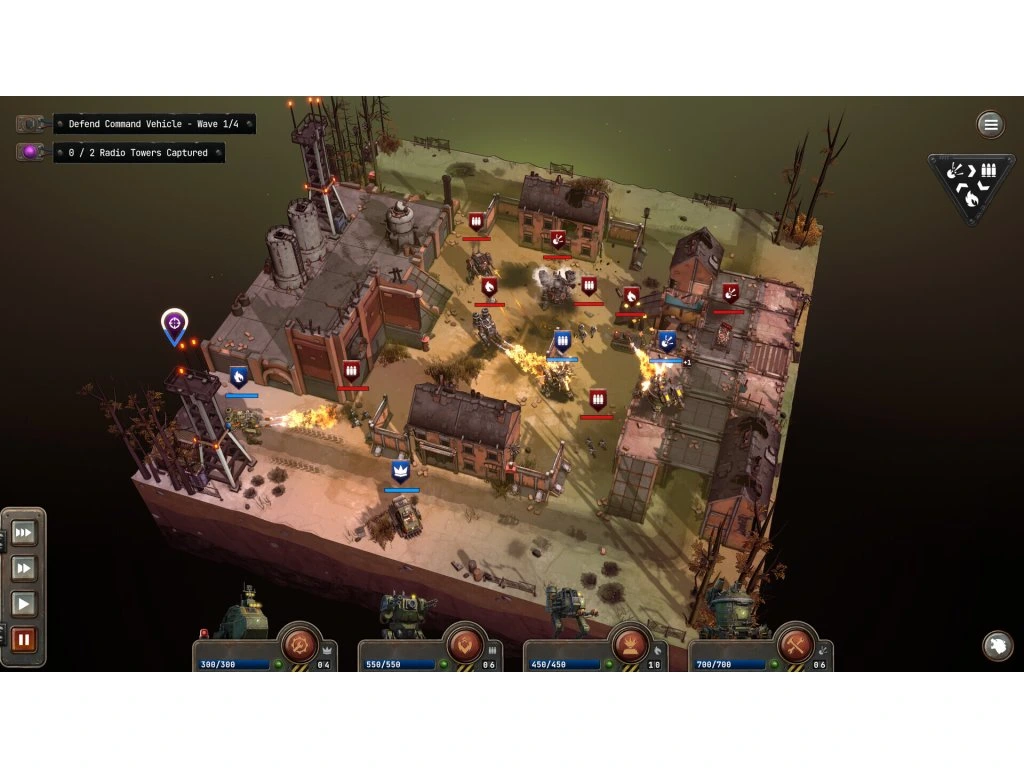Activate the flame ability on the 450/450 walker
Screen dimensions: 1024x768
[x=630, y=641]
